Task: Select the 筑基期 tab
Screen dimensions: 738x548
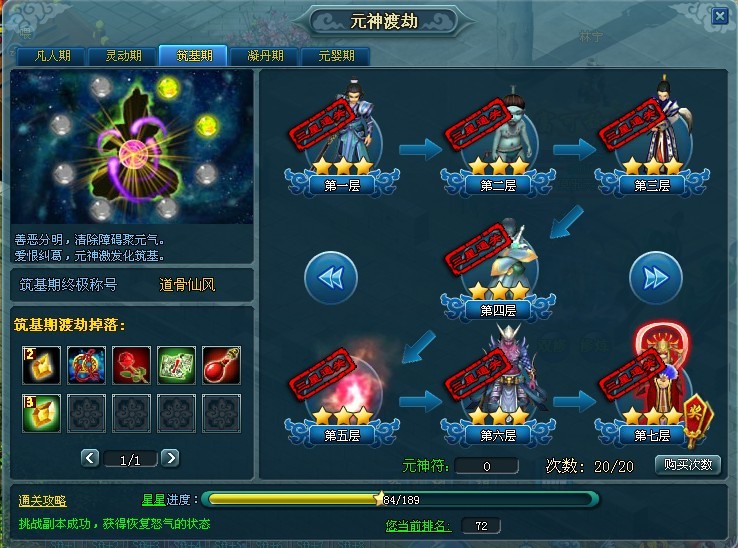Action: click(x=192, y=56)
